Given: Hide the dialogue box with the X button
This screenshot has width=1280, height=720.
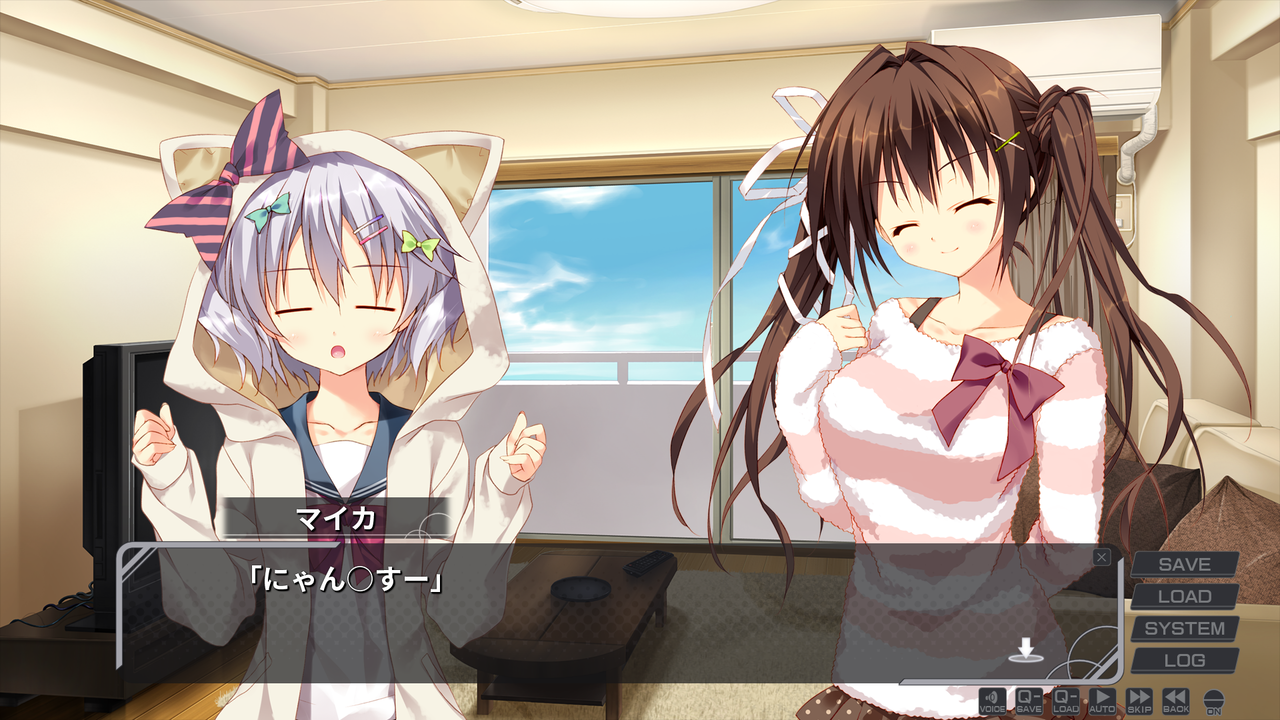Looking at the screenshot, I should point(1102,558).
